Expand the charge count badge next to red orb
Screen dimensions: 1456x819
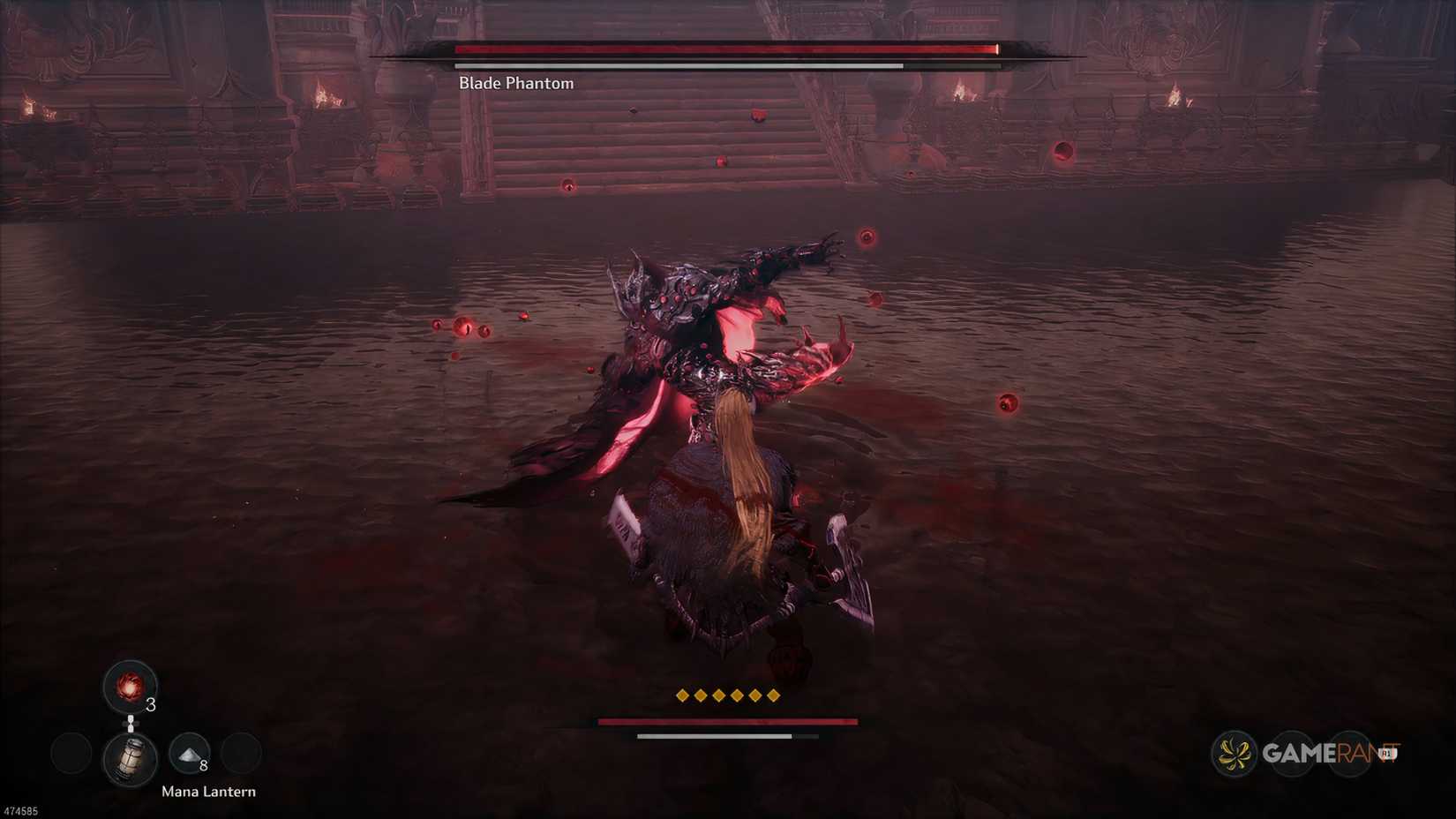click(x=150, y=706)
